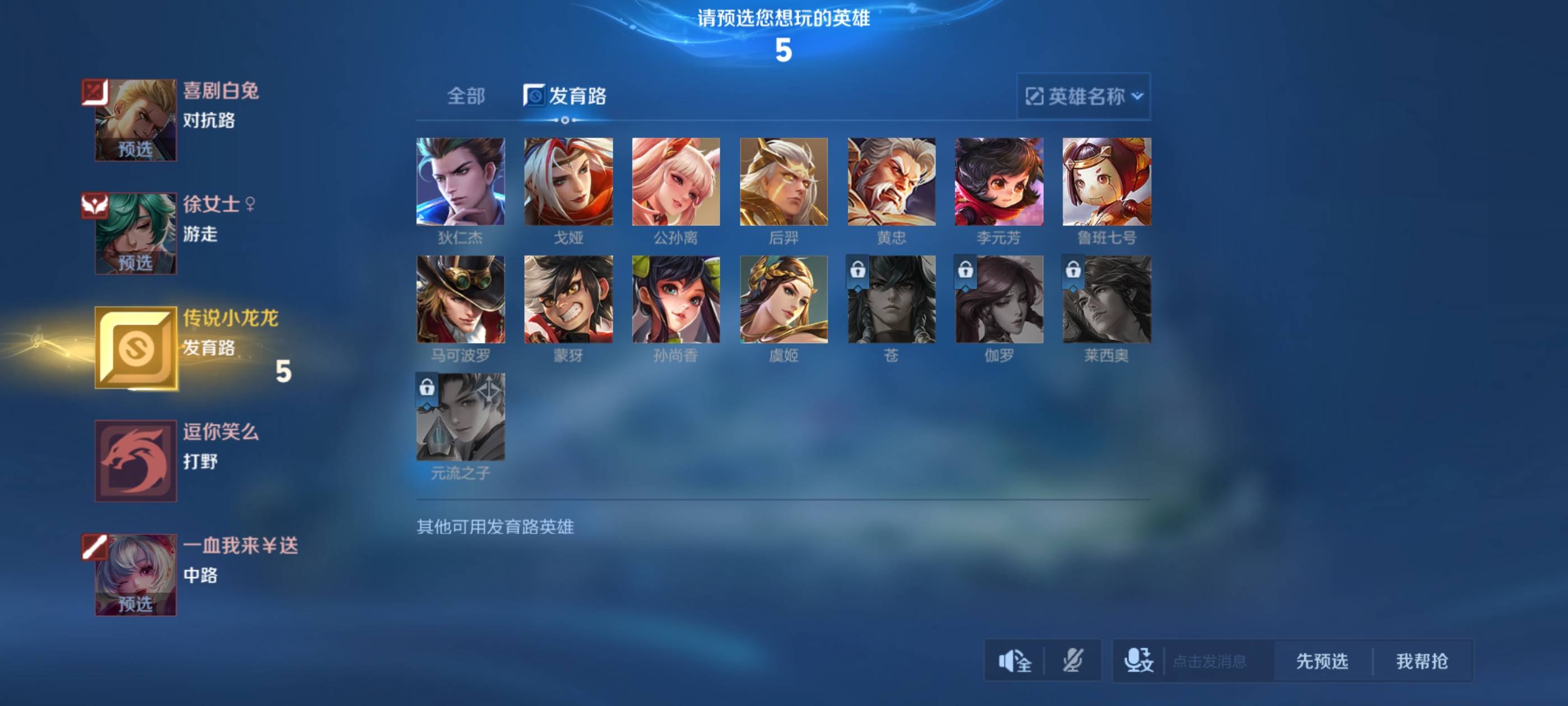This screenshot has height=706, width=1568.
Task: Open the 点击发消息 chat input
Action: click(x=1209, y=661)
